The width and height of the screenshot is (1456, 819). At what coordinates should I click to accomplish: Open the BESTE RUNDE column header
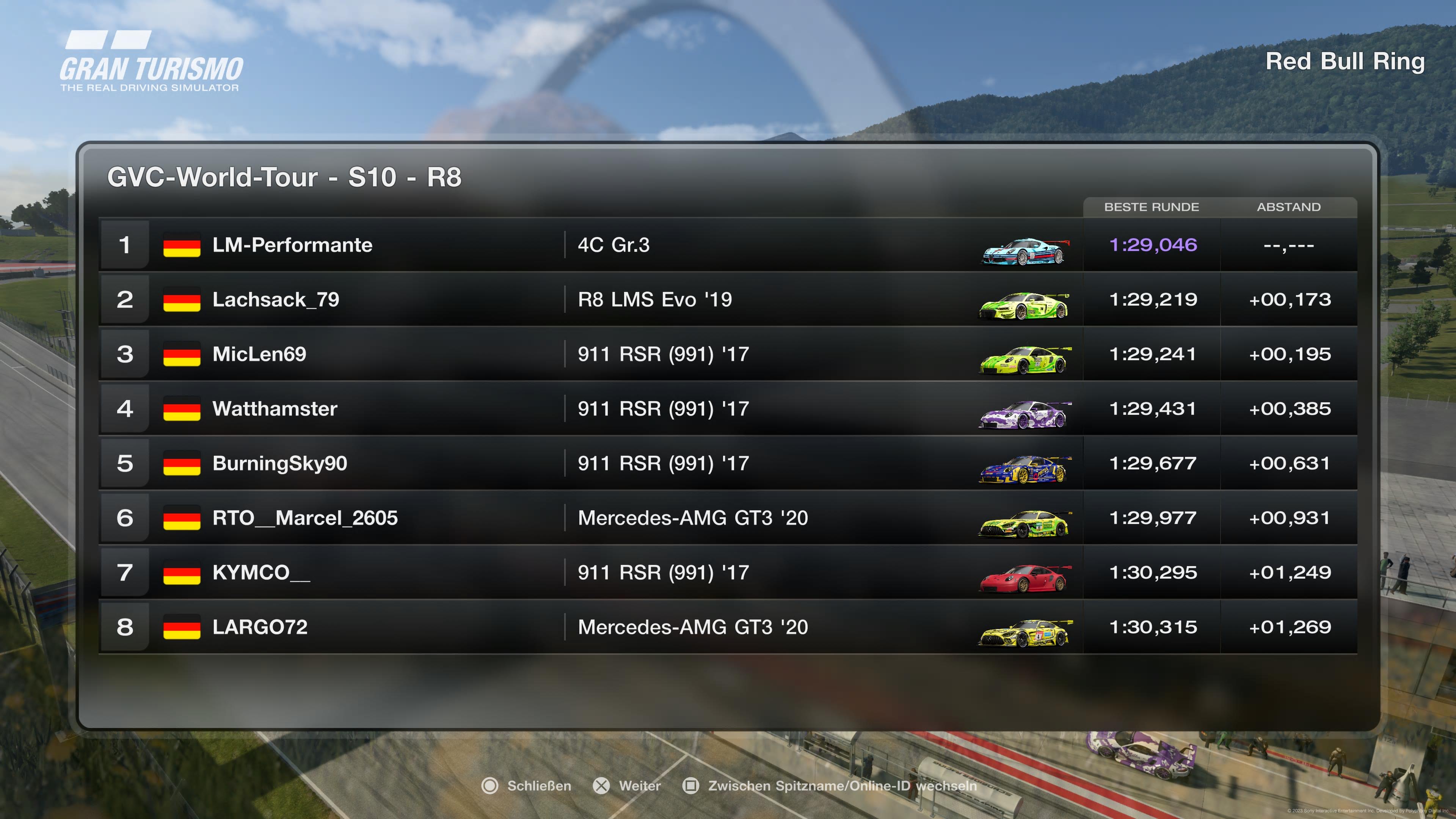point(1153,207)
